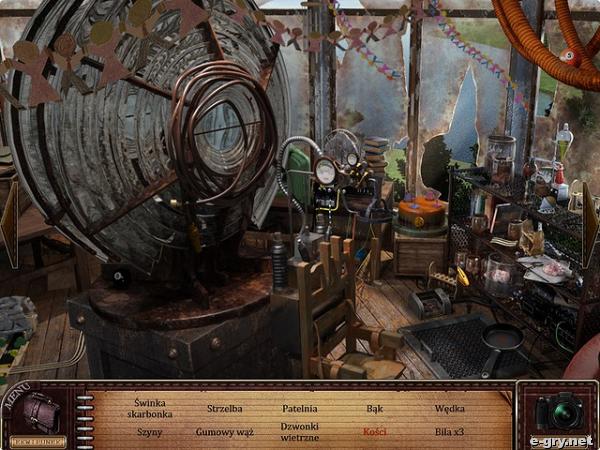Pick "Dzwonki wietrzne" in the item list

299,432
